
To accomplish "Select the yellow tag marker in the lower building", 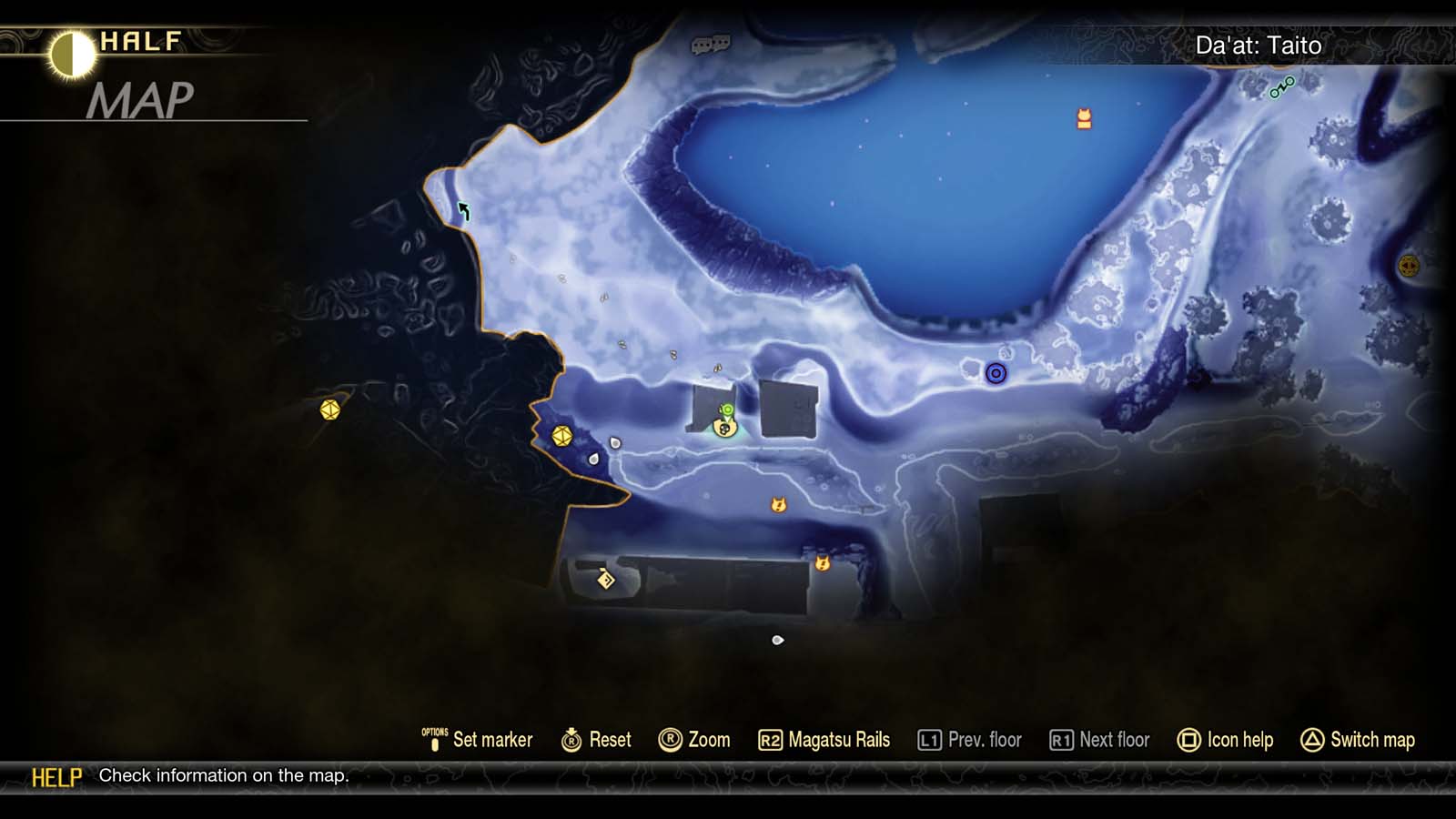I will pyautogui.click(x=604, y=579).
